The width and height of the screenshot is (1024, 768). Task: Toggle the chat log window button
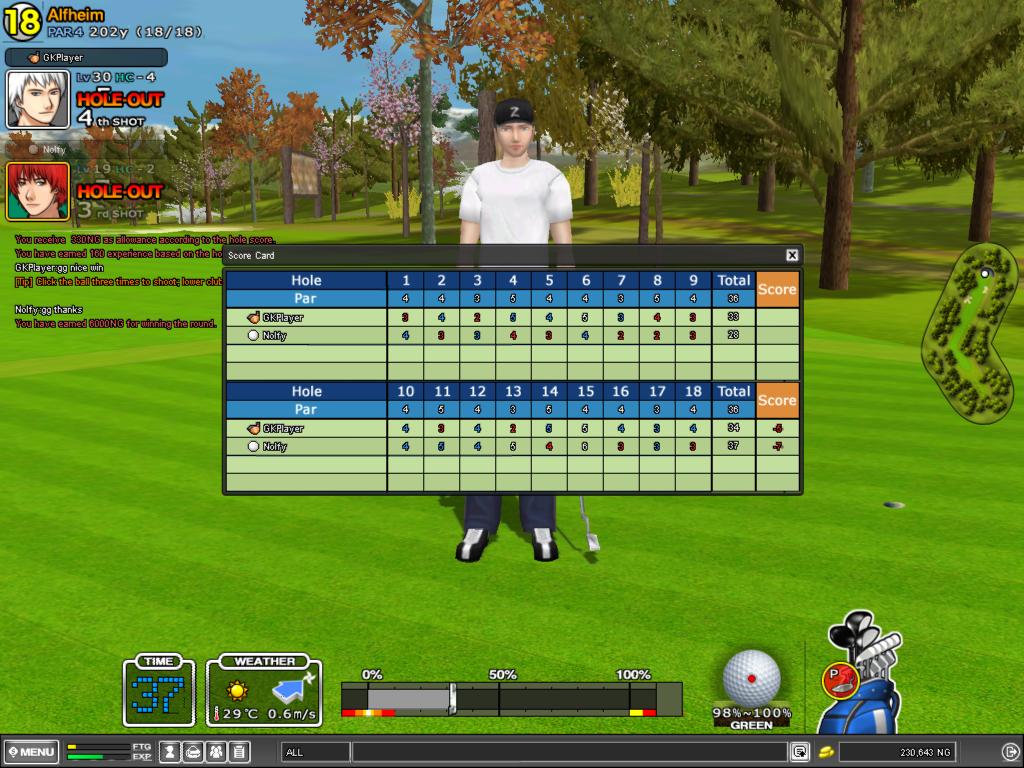tap(800, 752)
